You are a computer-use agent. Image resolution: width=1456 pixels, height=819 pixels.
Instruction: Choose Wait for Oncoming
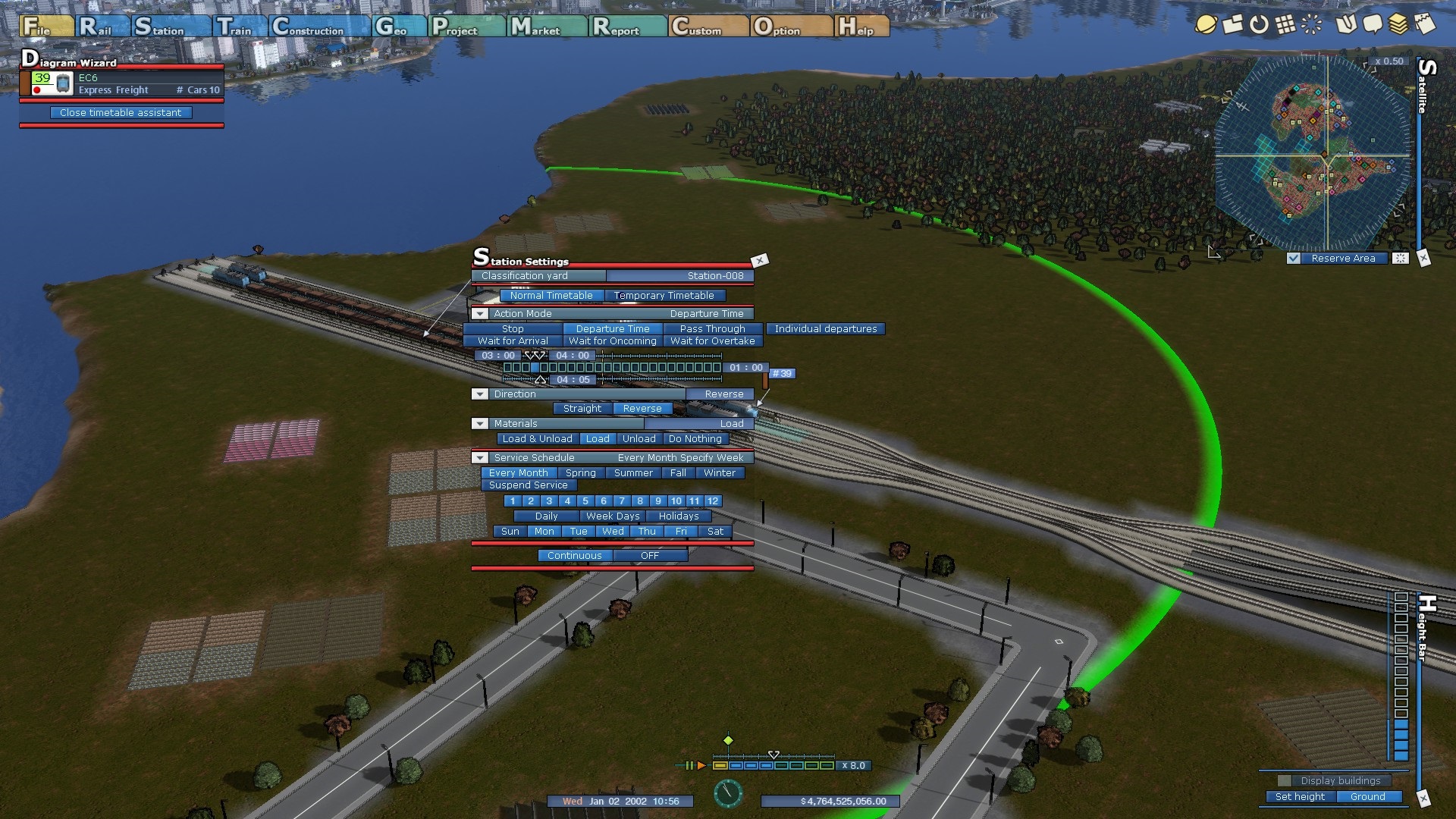coord(612,341)
